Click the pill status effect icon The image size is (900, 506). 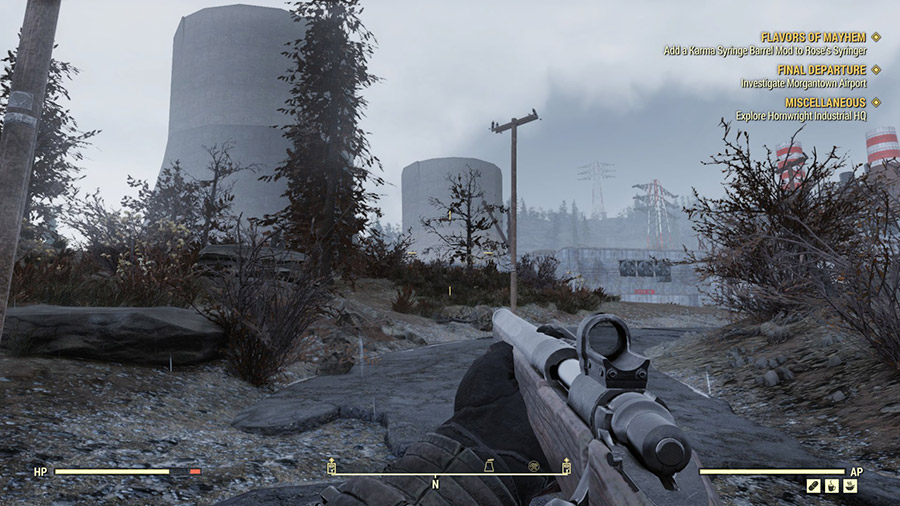[814, 486]
